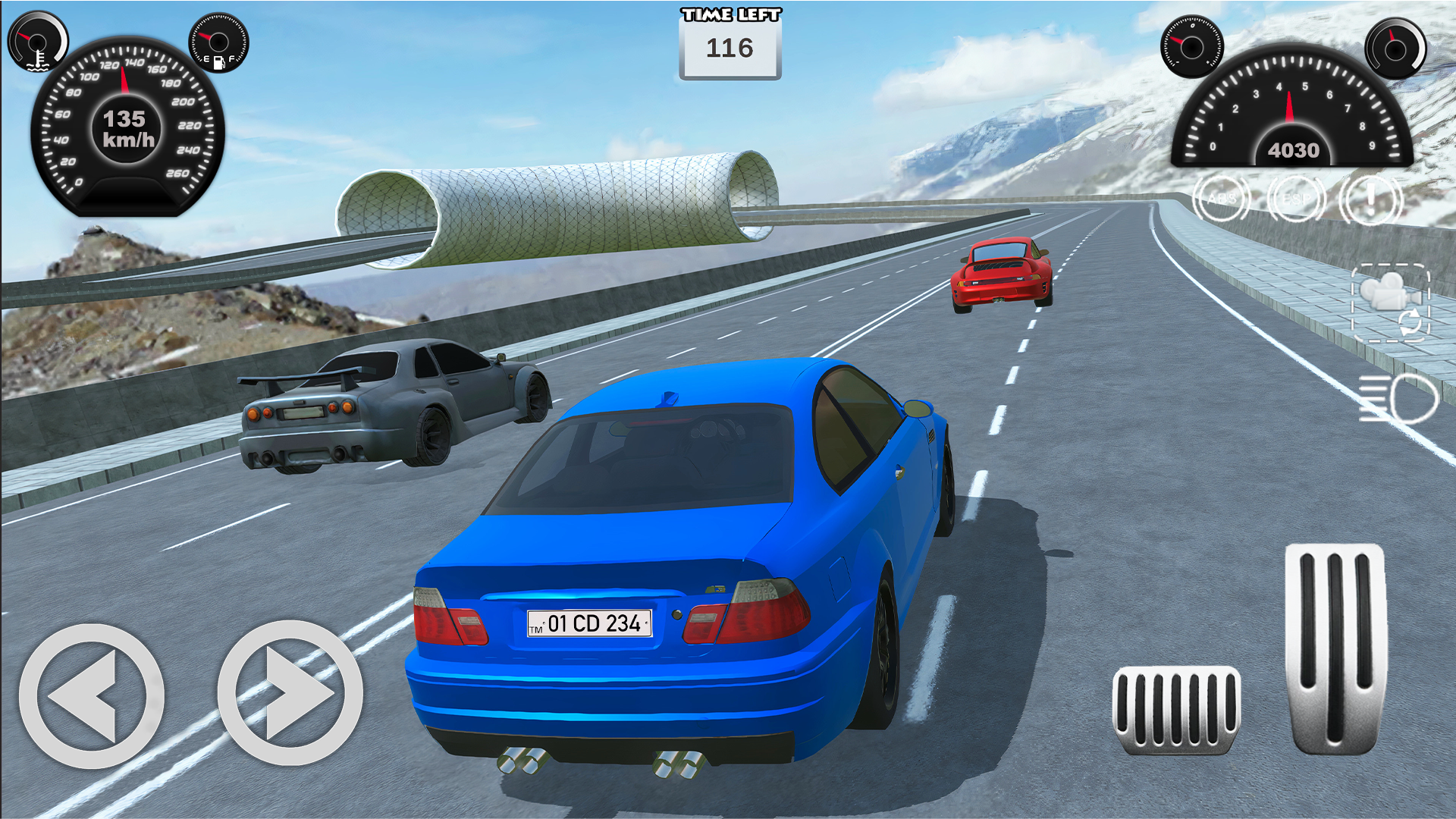This screenshot has height=819, width=1456.
Task: Activate the exclamation mark handbrake icon
Action: tap(1370, 199)
